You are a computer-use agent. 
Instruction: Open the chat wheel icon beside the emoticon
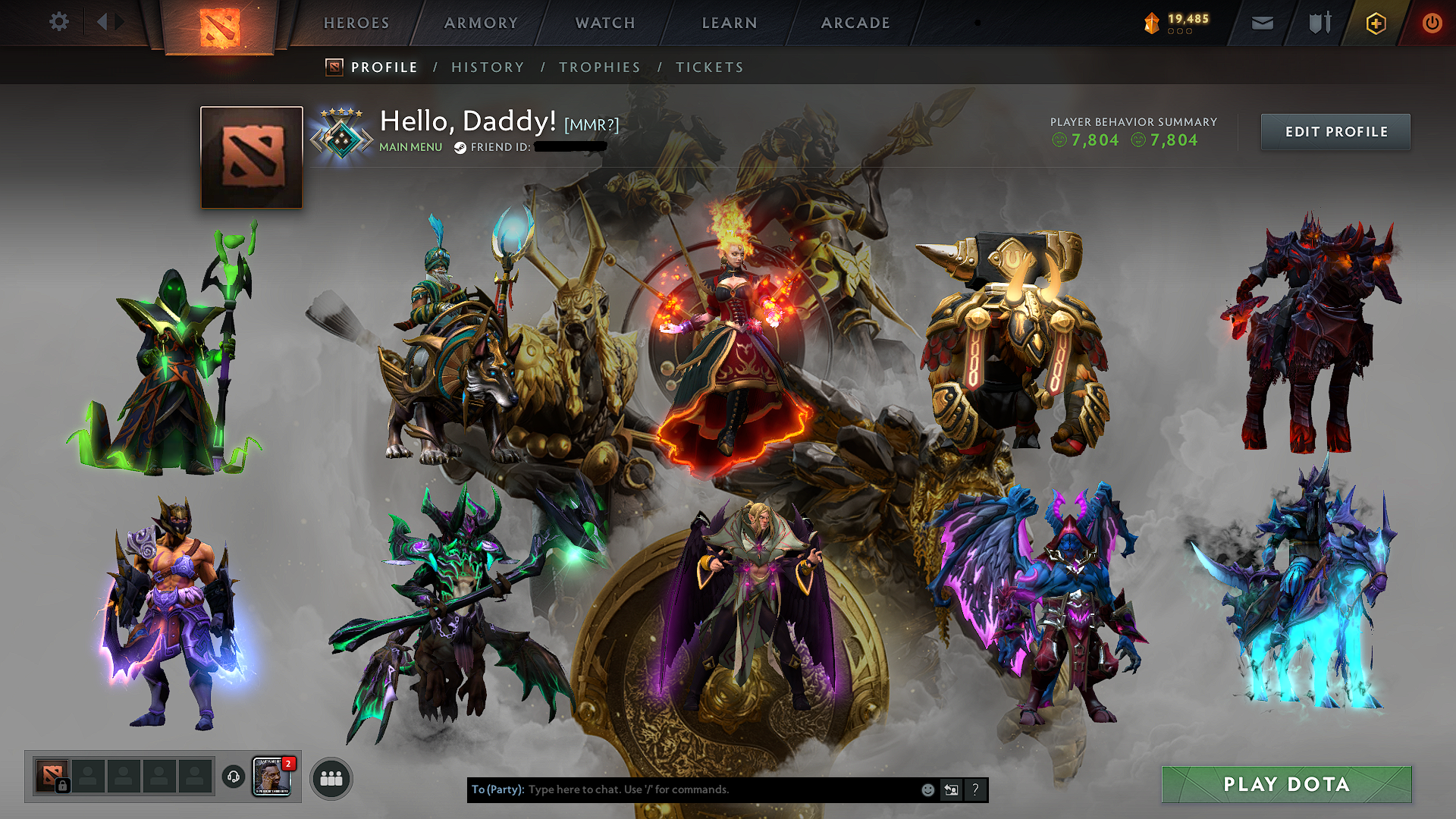pyautogui.click(x=951, y=789)
